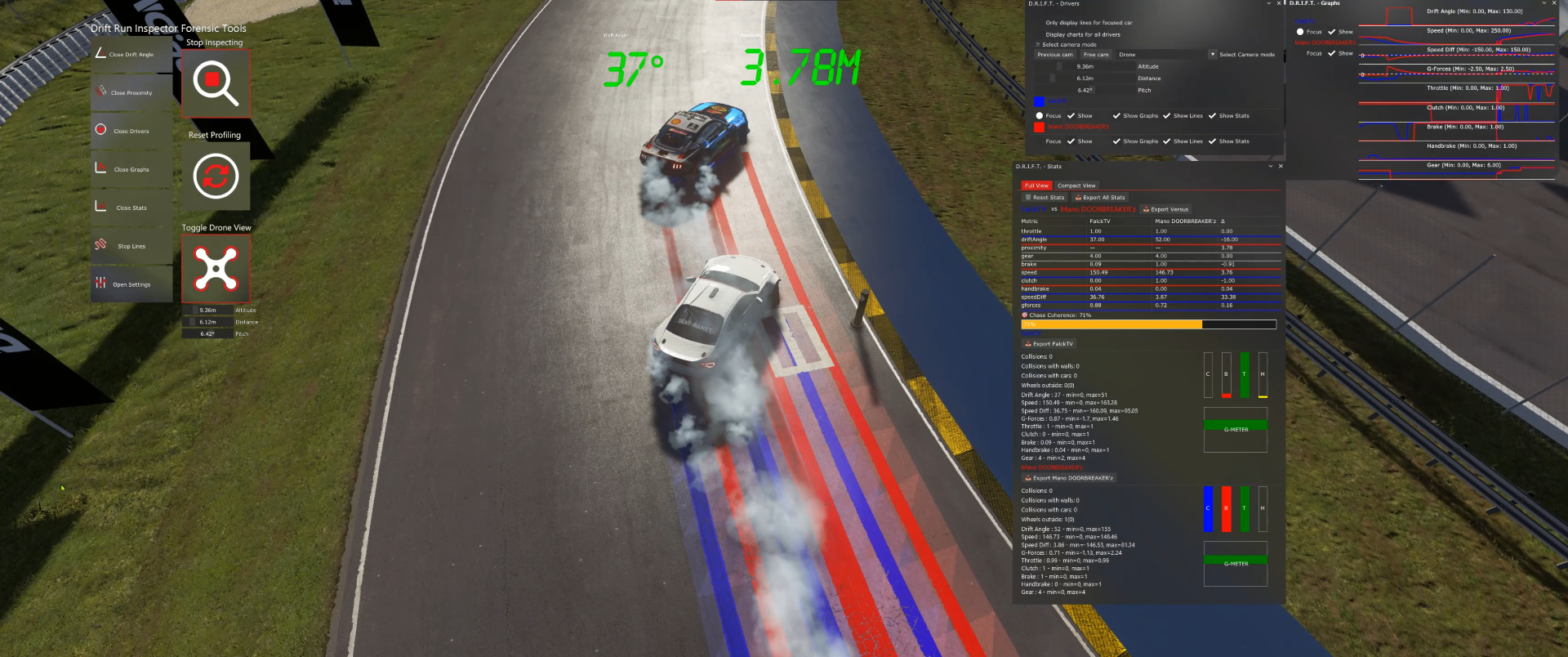Image resolution: width=1568 pixels, height=657 pixels.
Task: Click FalckTV's blue color swatch
Action: (x=1040, y=101)
